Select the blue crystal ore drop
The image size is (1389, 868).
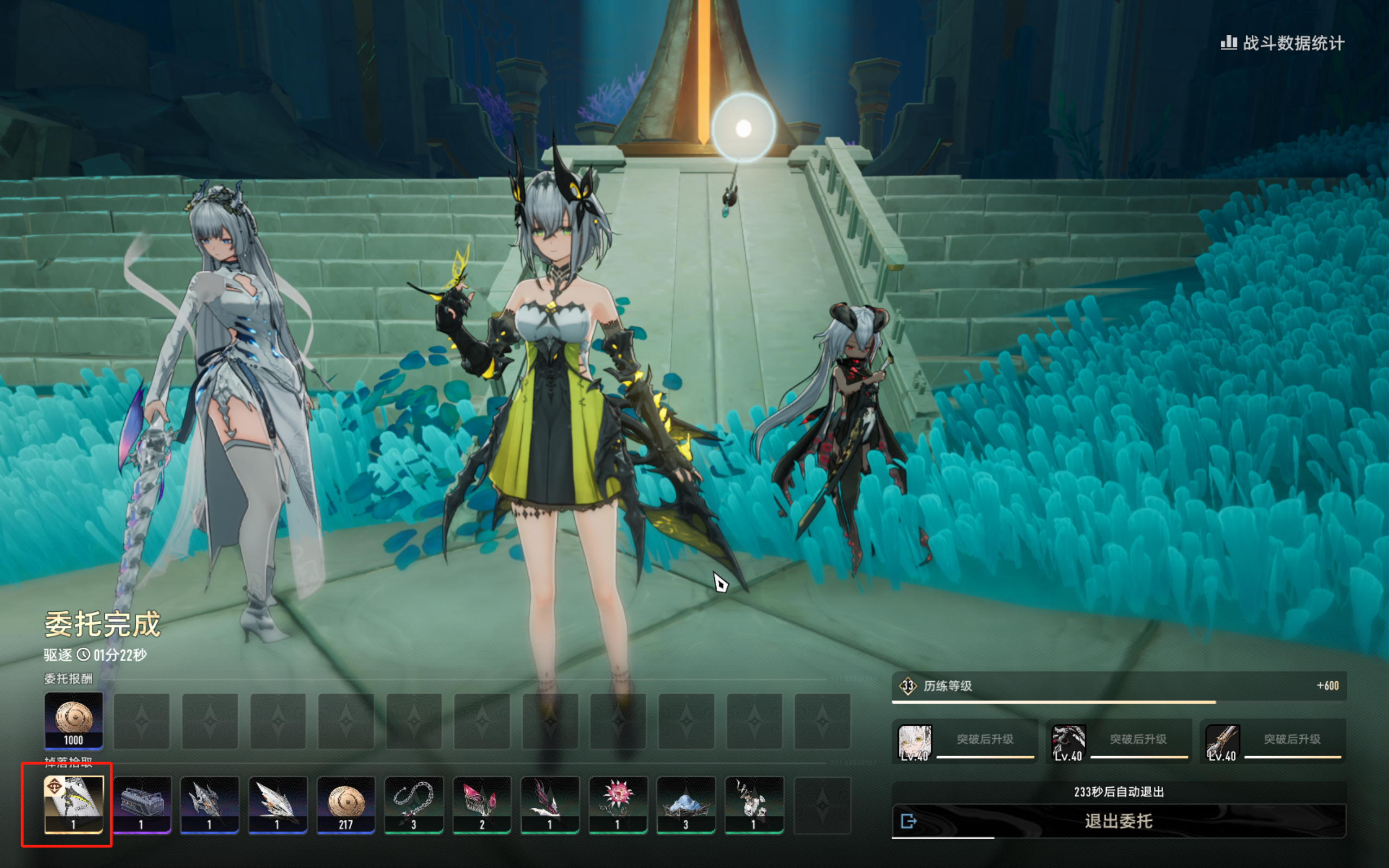tap(686, 804)
